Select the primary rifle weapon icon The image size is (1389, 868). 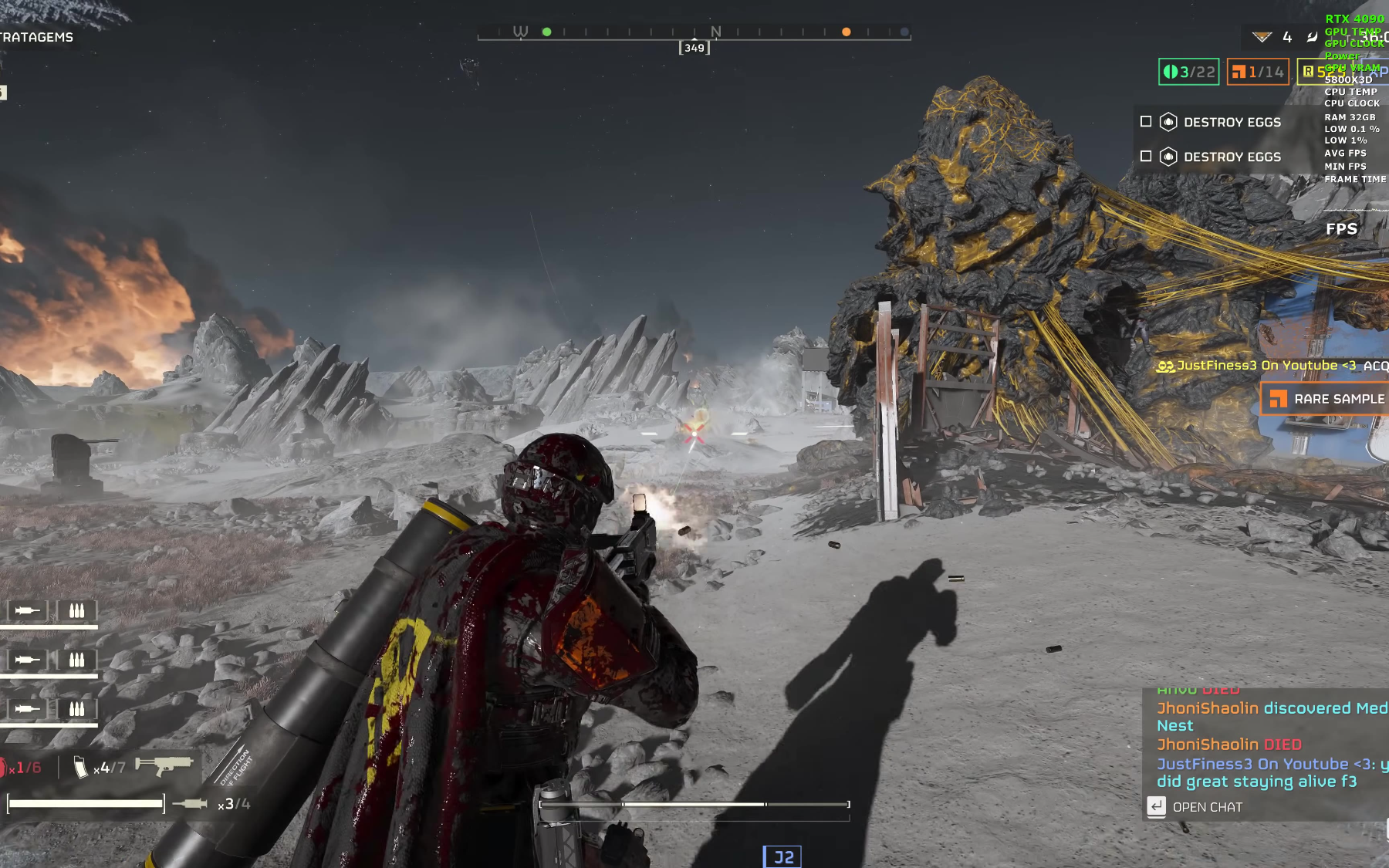tap(163, 765)
